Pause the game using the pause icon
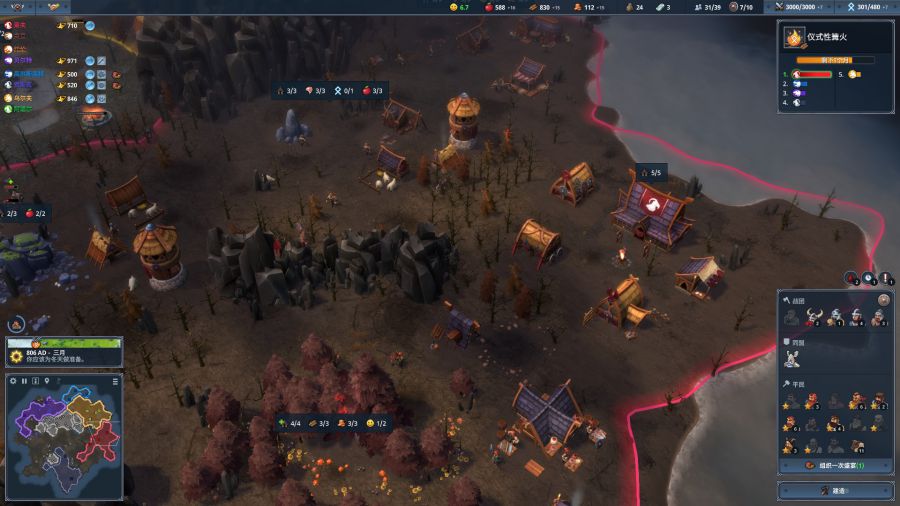The width and height of the screenshot is (900, 506). 24,381
